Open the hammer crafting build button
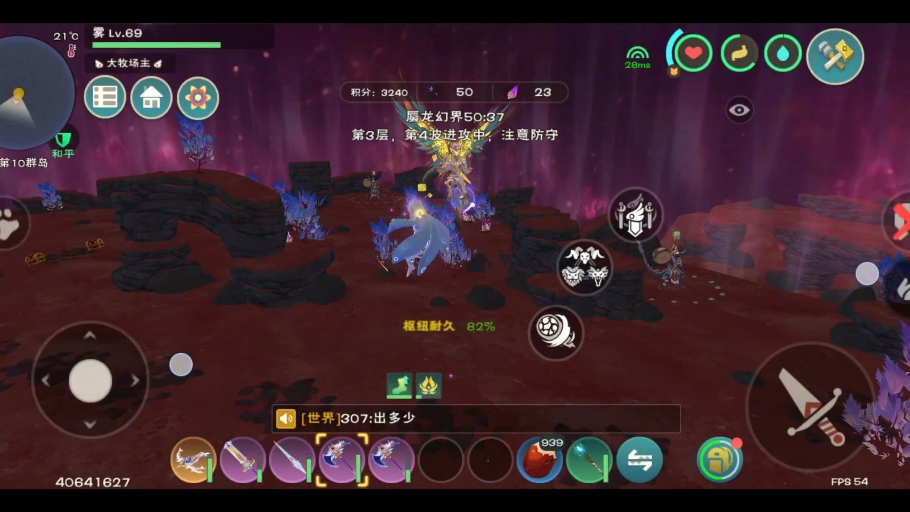The image size is (910, 512). point(835,57)
